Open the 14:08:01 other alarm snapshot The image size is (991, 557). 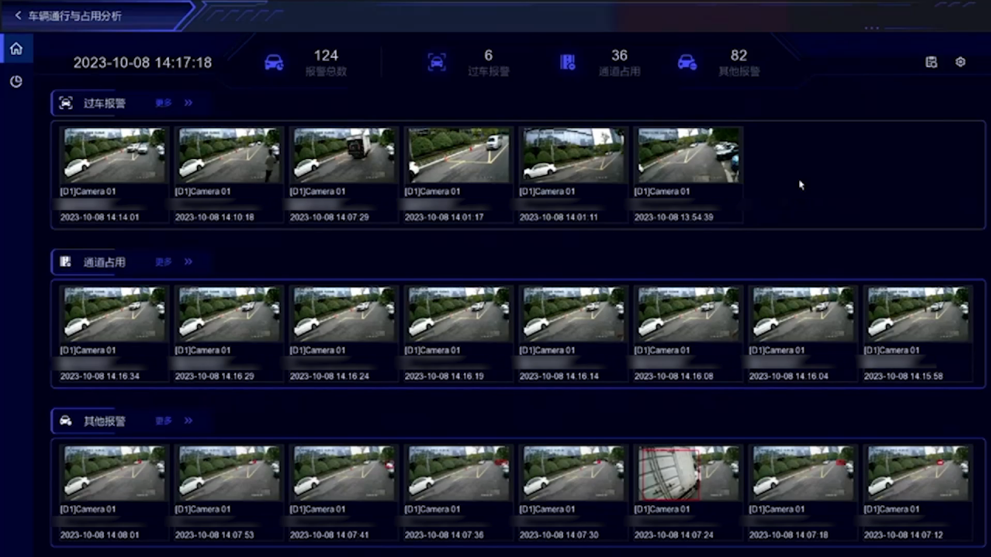[114, 473]
